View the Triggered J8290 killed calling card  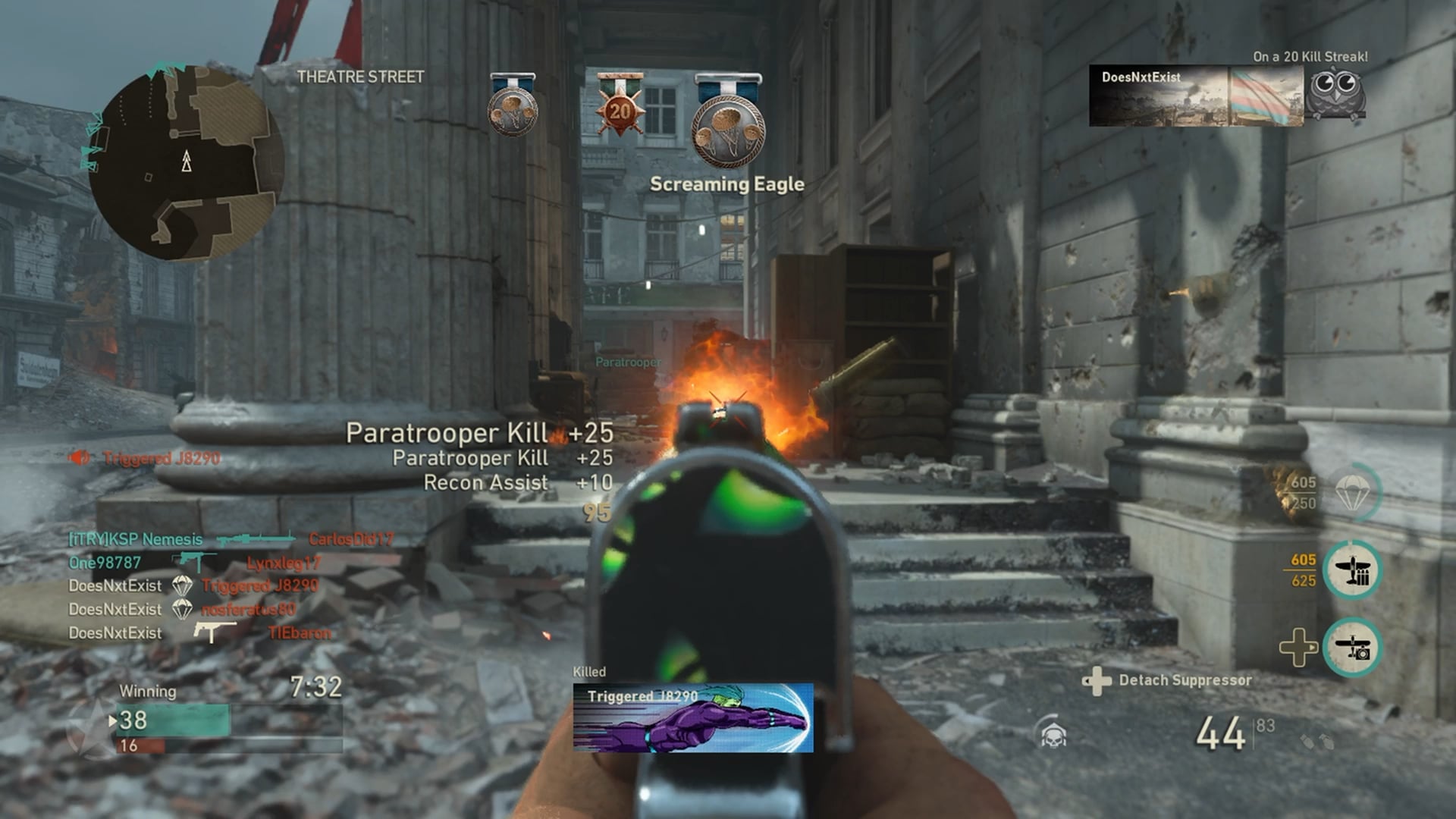point(692,717)
